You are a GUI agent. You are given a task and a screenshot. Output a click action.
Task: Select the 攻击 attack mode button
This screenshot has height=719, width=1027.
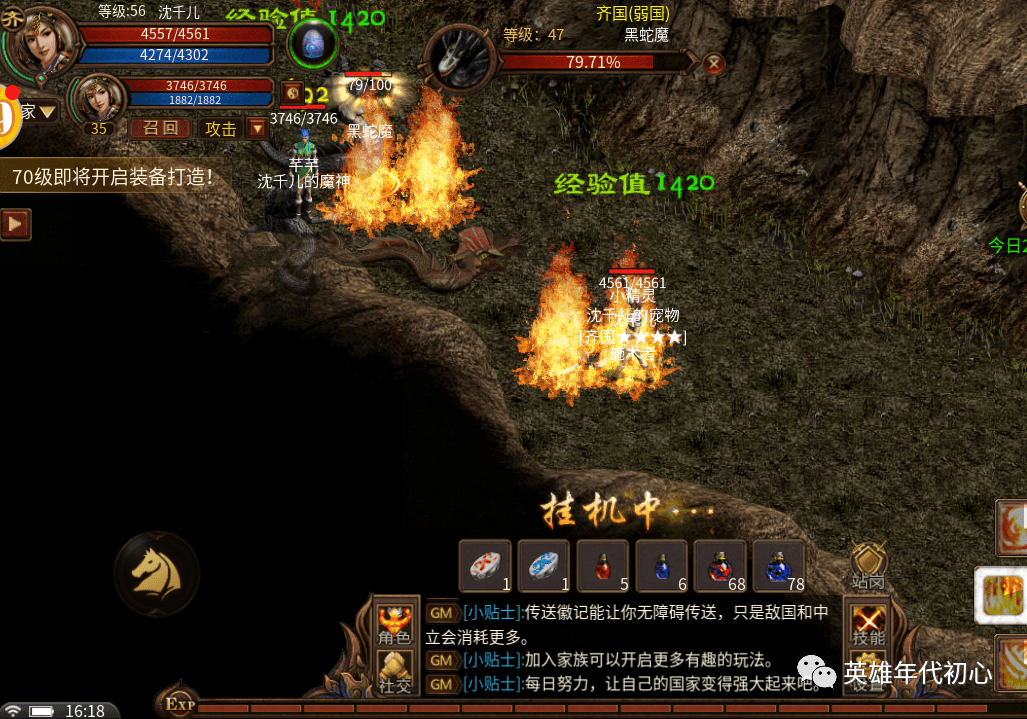click(220, 128)
